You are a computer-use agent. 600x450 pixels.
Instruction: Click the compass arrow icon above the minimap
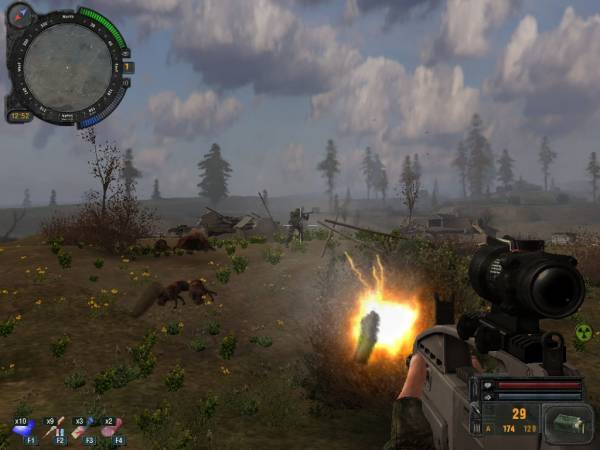click(x=19, y=15)
